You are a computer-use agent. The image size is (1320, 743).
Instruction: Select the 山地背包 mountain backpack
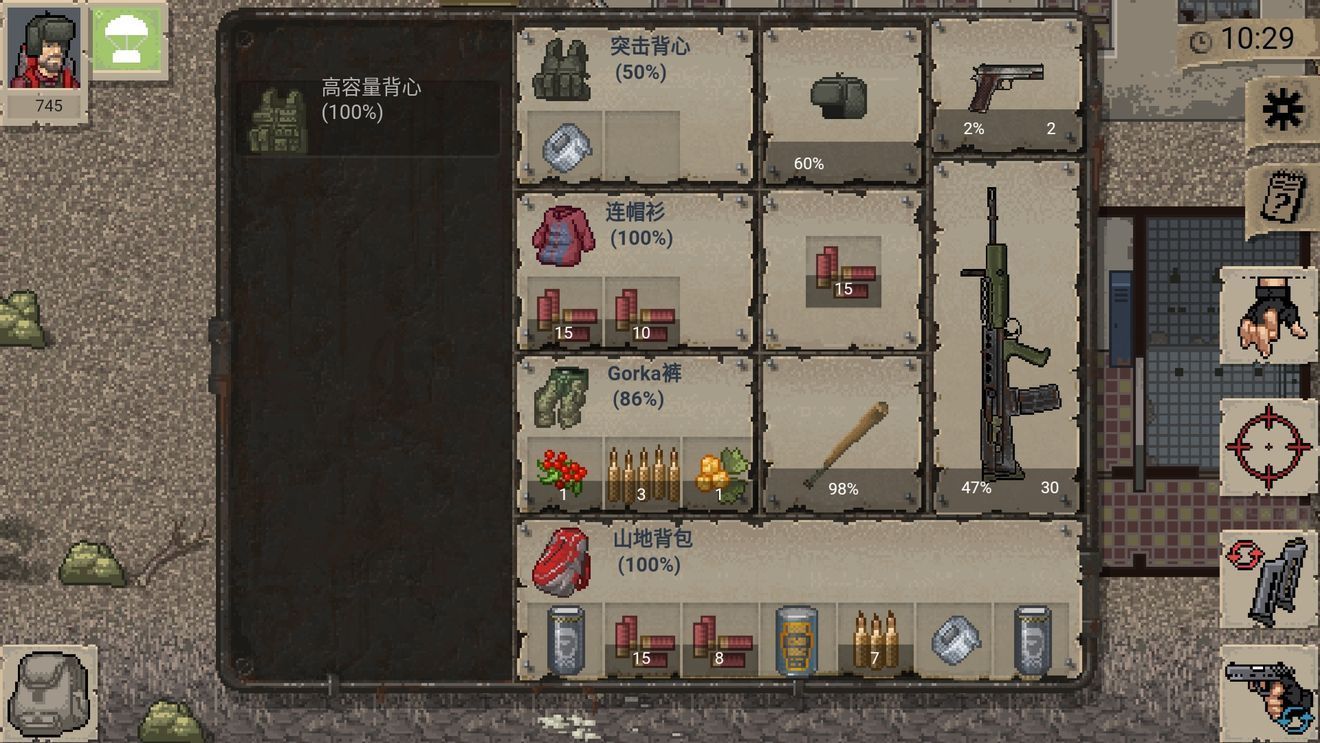coord(563,560)
